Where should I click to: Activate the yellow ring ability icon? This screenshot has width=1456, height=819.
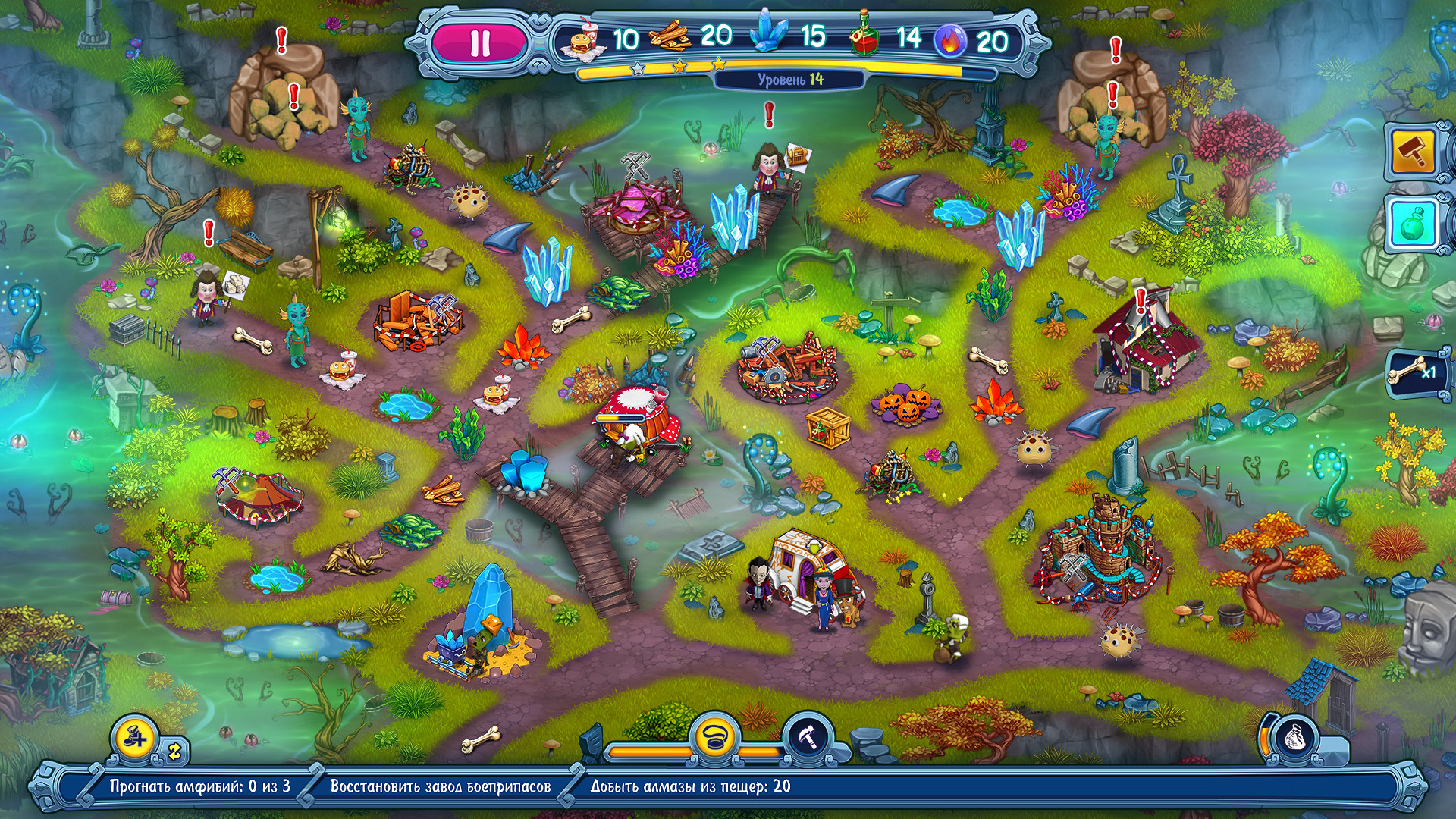click(714, 737)
